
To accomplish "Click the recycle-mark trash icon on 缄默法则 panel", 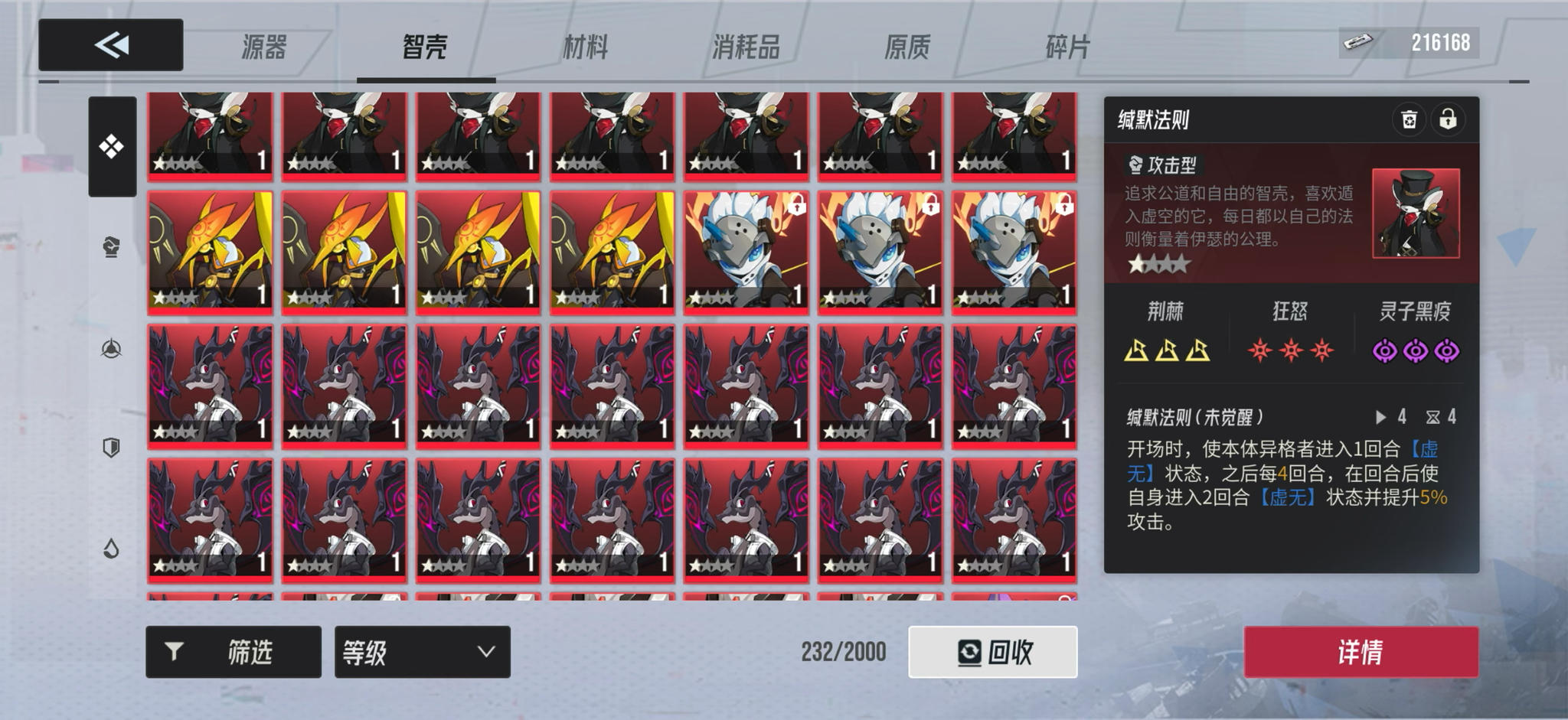I will pyautogui.click(x=1410, y=119).
